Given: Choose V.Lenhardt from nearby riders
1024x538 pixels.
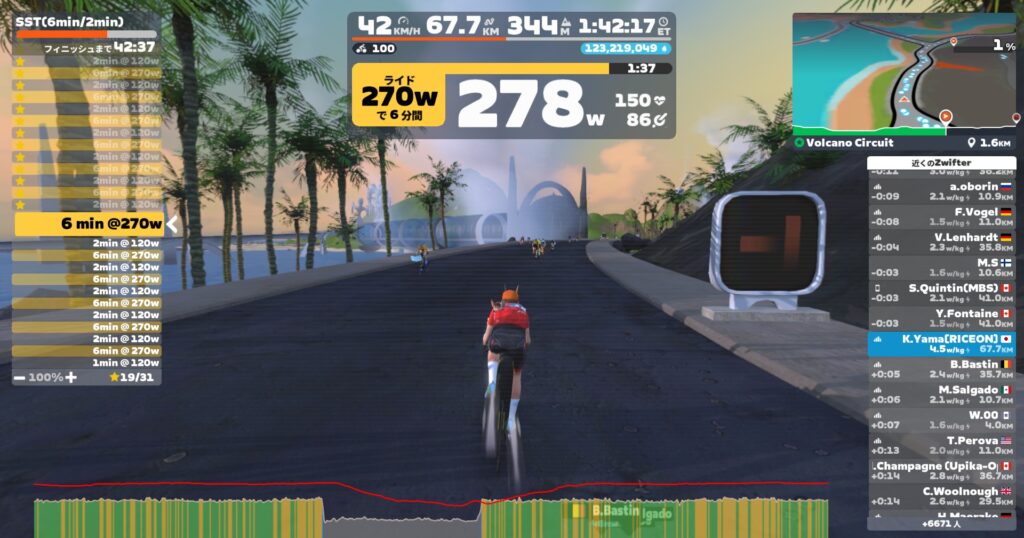Looking at the screenshot, I should coord(941,241).
